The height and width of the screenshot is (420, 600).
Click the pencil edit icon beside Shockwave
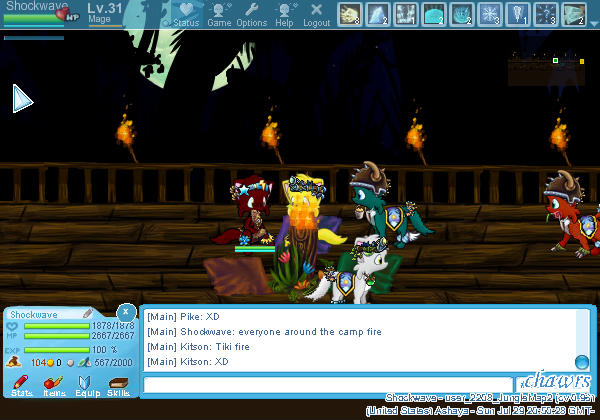(87, 314)
